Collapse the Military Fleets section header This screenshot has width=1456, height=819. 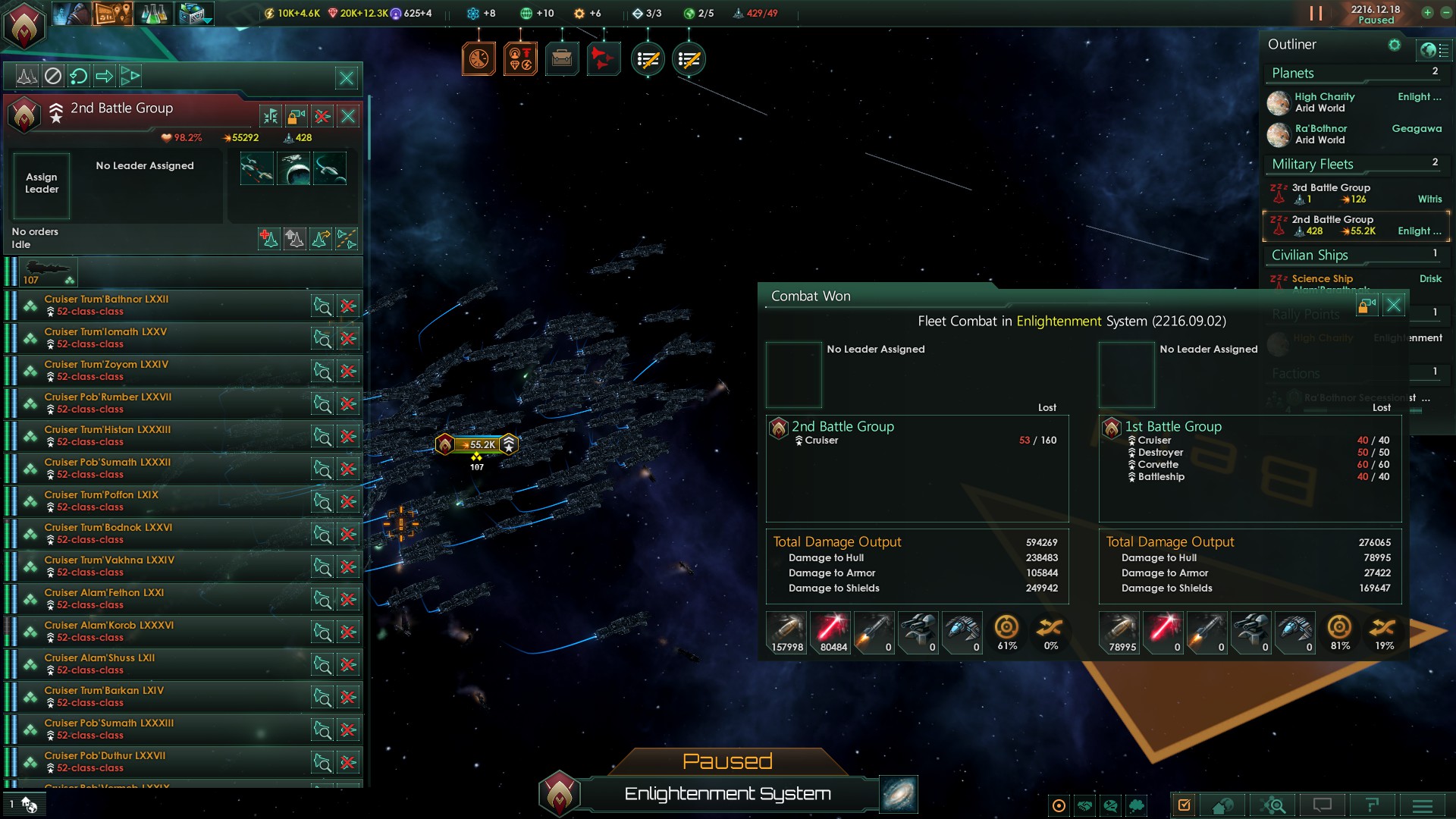pos(1313,164)
